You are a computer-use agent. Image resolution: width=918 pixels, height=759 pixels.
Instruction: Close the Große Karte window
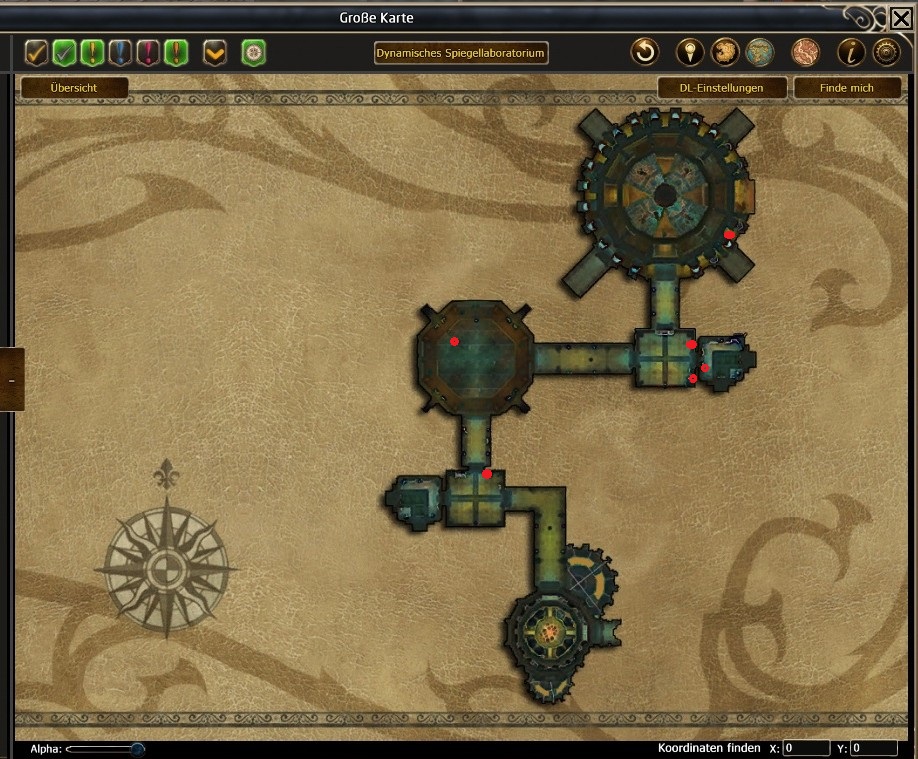click(x=900, y=17)
